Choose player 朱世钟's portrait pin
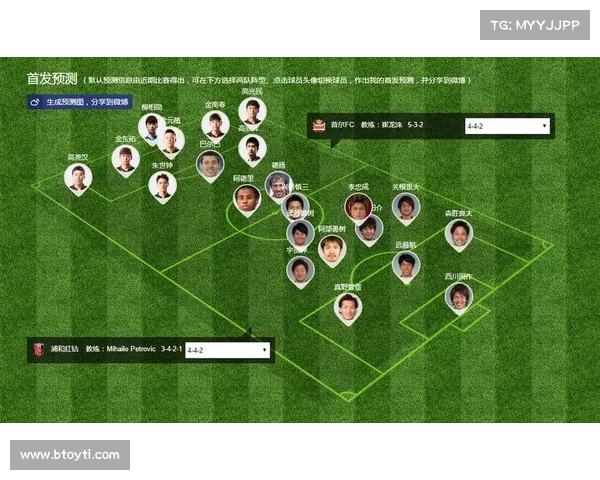600x480 pixels. click(x=162, y=185)
